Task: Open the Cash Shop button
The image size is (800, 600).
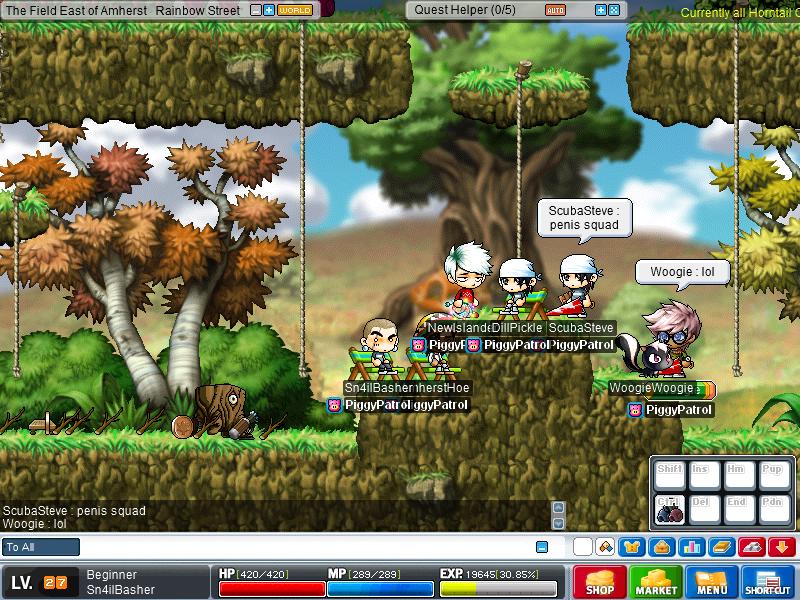Action: (x=600, y=582)
